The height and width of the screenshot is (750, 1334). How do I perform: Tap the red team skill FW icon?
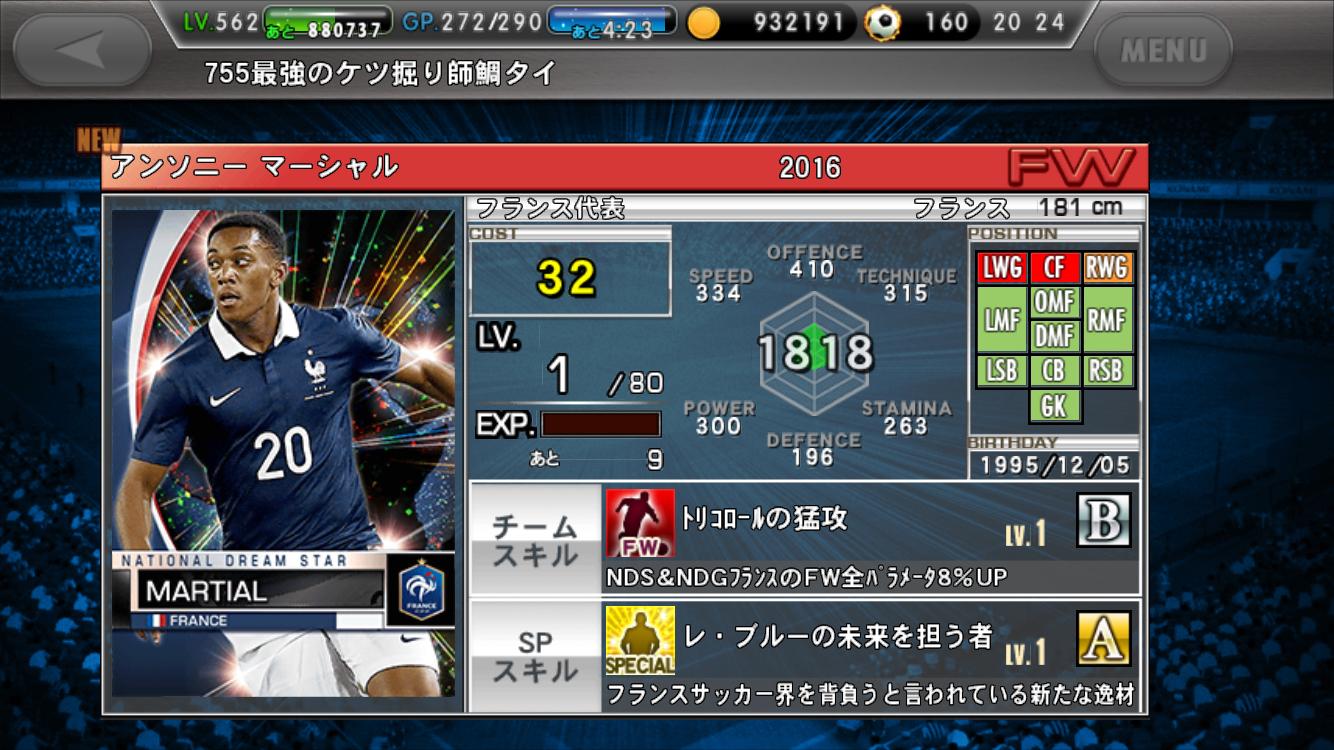pos(639,523)
